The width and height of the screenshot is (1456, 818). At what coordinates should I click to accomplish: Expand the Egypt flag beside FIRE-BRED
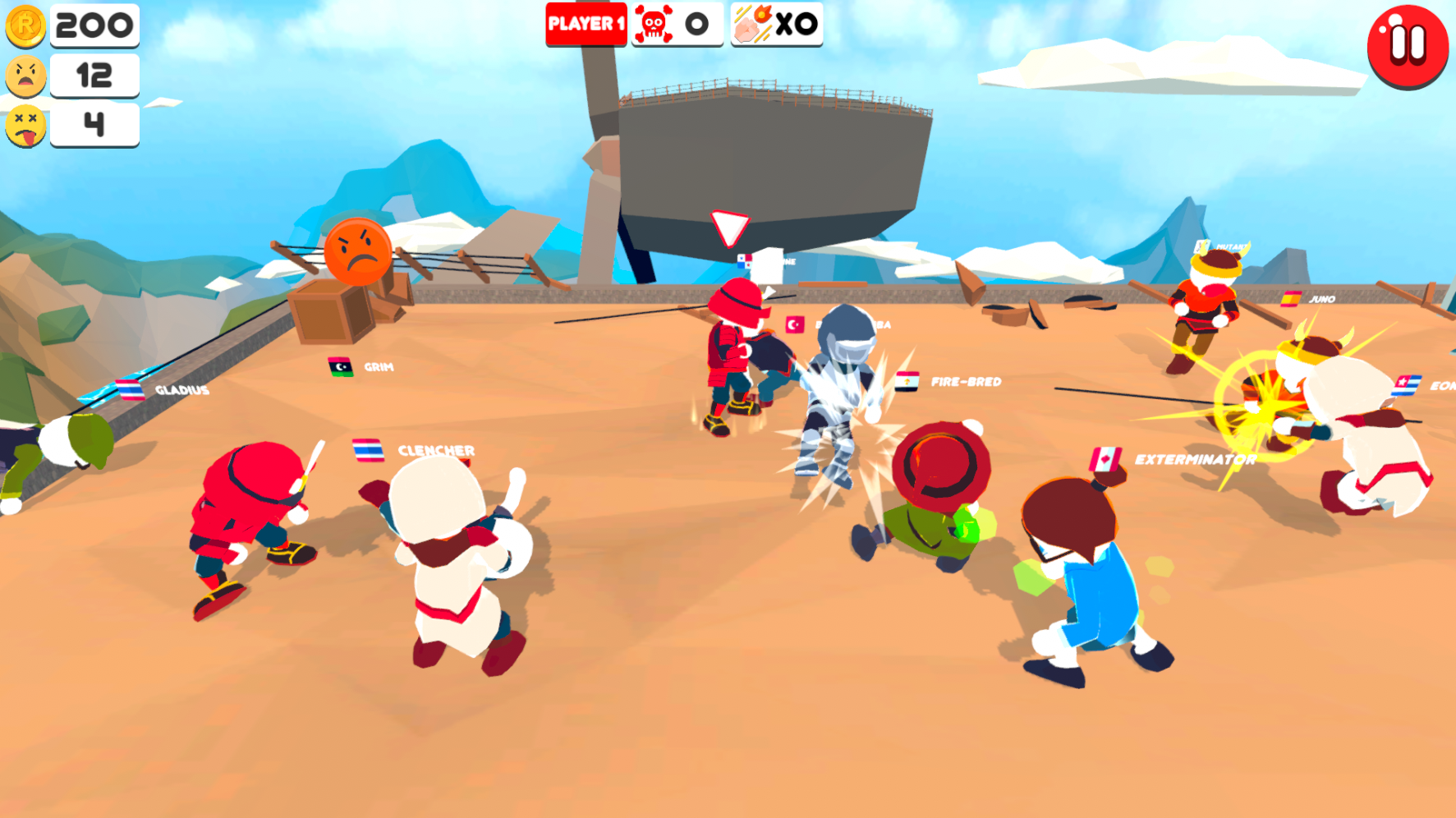pyautogui.click(x=906, y=382)
